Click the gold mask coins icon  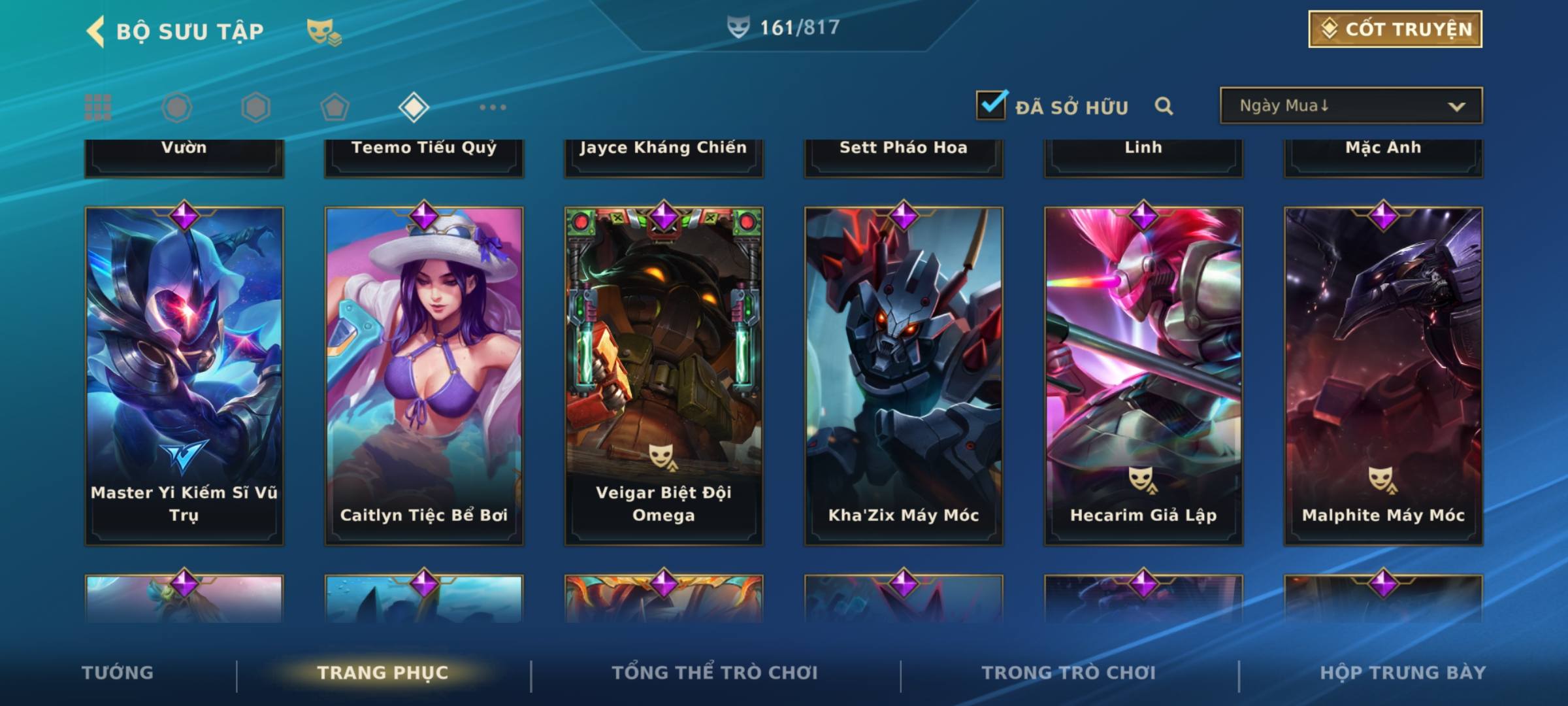tap(323, 31)
